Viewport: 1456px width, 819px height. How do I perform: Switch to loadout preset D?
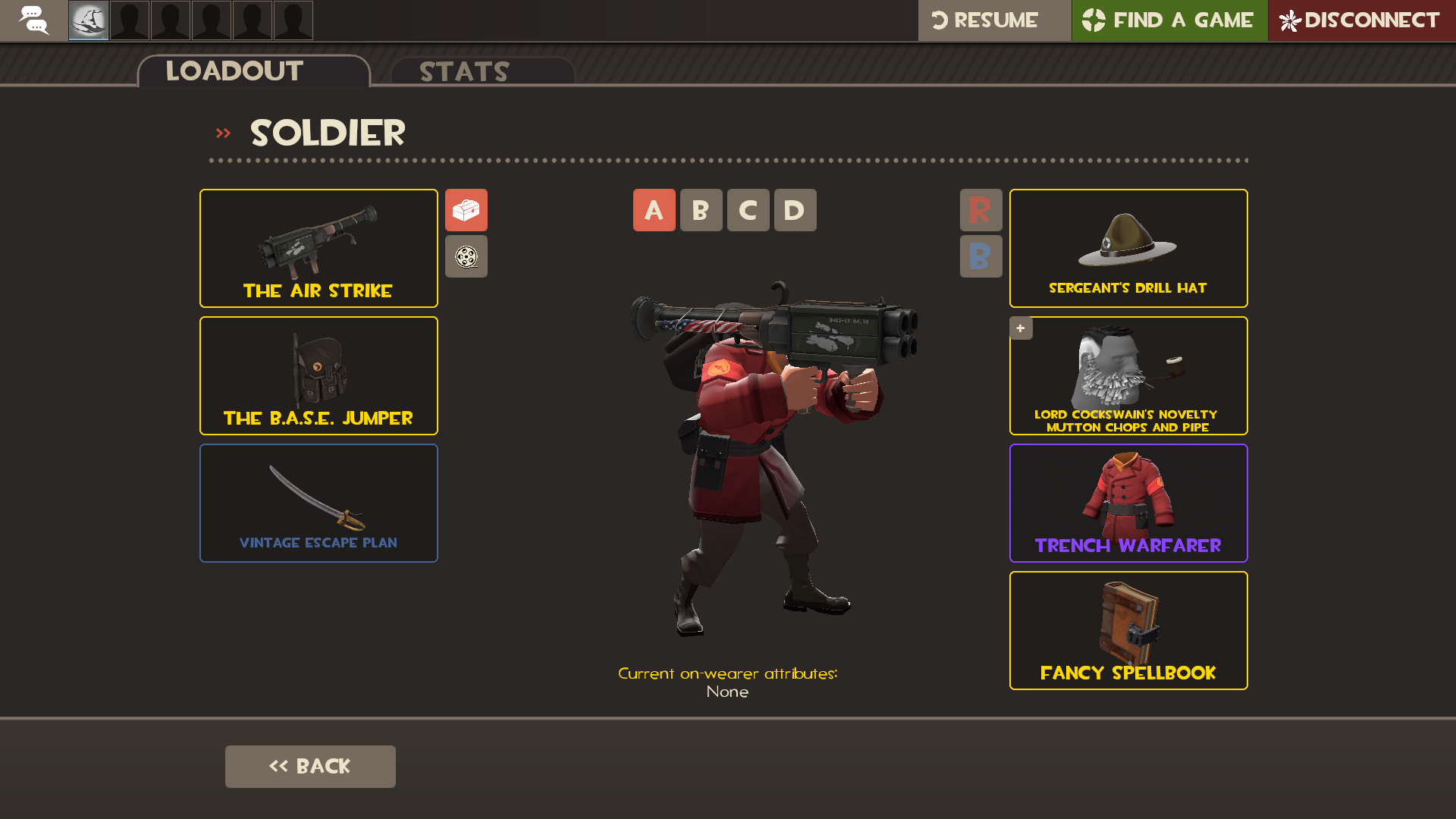795,210
